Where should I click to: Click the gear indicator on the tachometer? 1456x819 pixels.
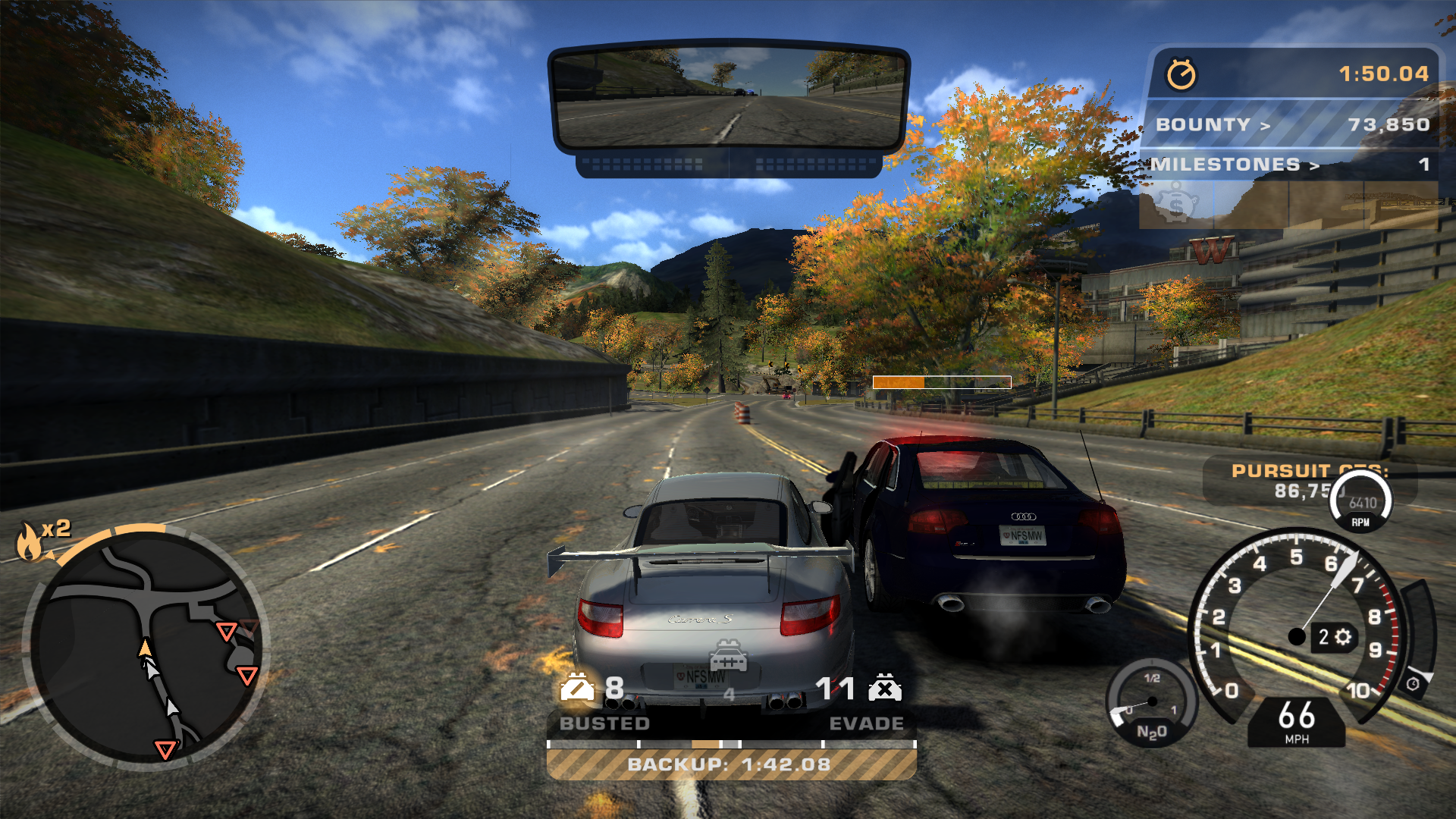click(1334, 637)
